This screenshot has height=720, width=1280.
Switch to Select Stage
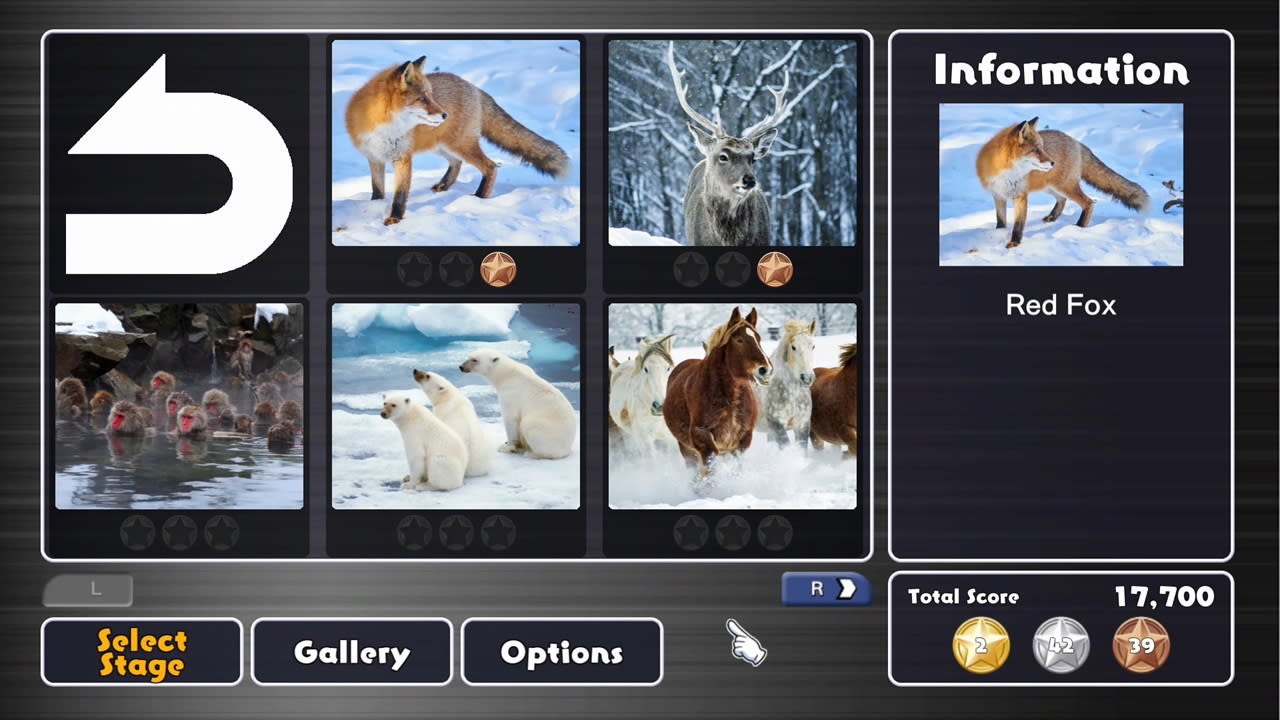[x=141, y=652]
